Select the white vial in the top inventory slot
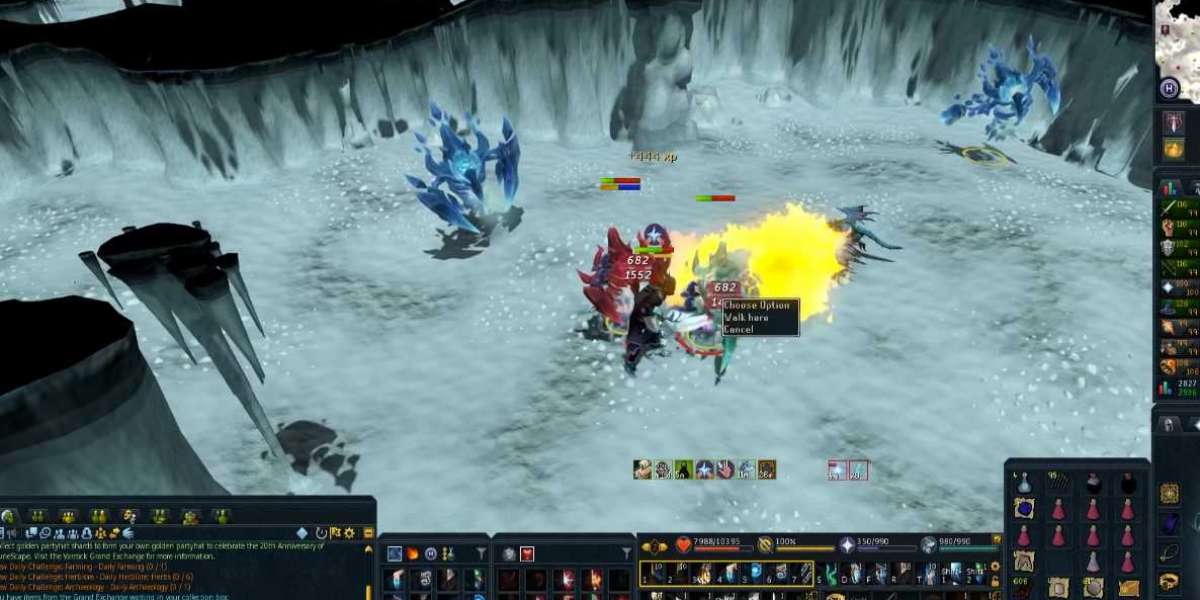This screenshot has width=1200, height=600. tap(1024, 484)
